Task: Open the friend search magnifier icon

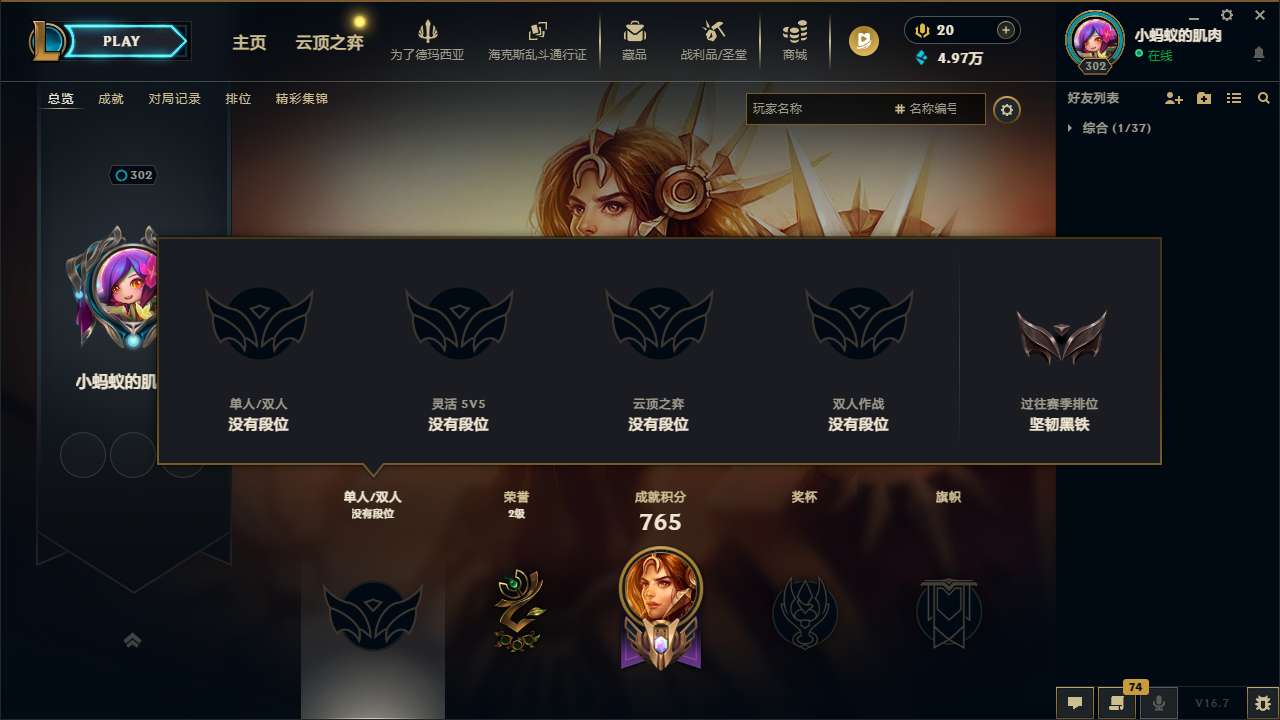Action: [1263, 97]
